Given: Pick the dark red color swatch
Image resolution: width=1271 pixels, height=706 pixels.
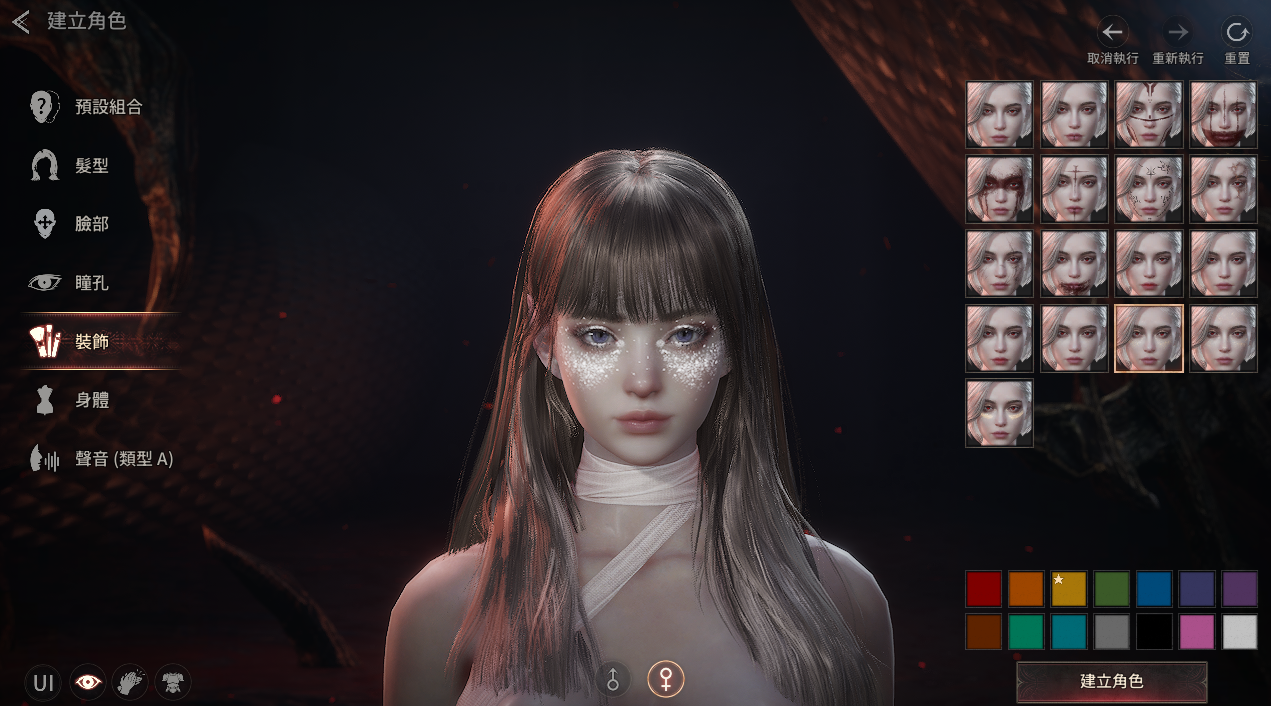Looking at the screenshot, I should pyautogui.click(x=983, y=589).
